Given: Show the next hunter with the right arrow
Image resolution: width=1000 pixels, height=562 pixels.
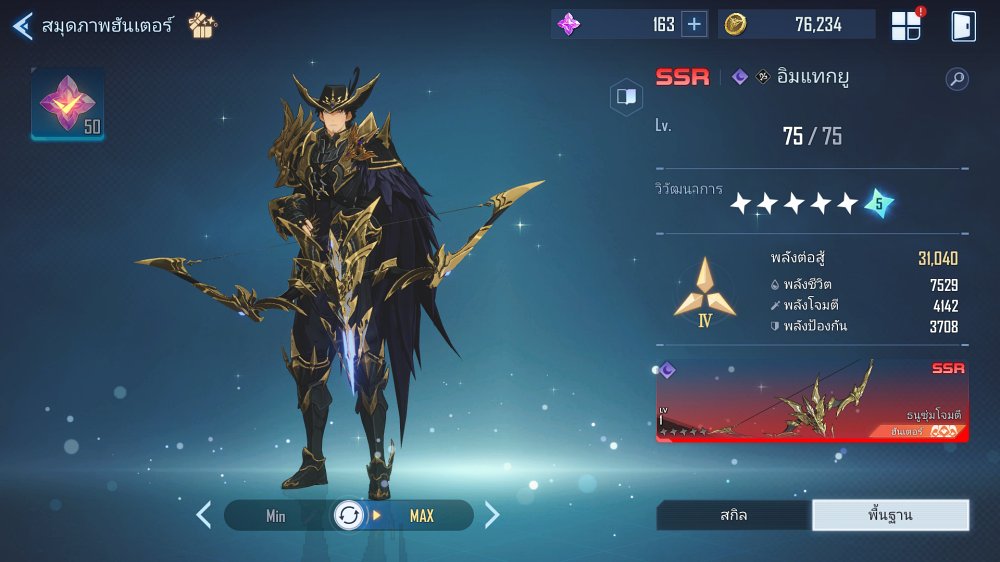Looking at the screenshot, I should (492, 515).
